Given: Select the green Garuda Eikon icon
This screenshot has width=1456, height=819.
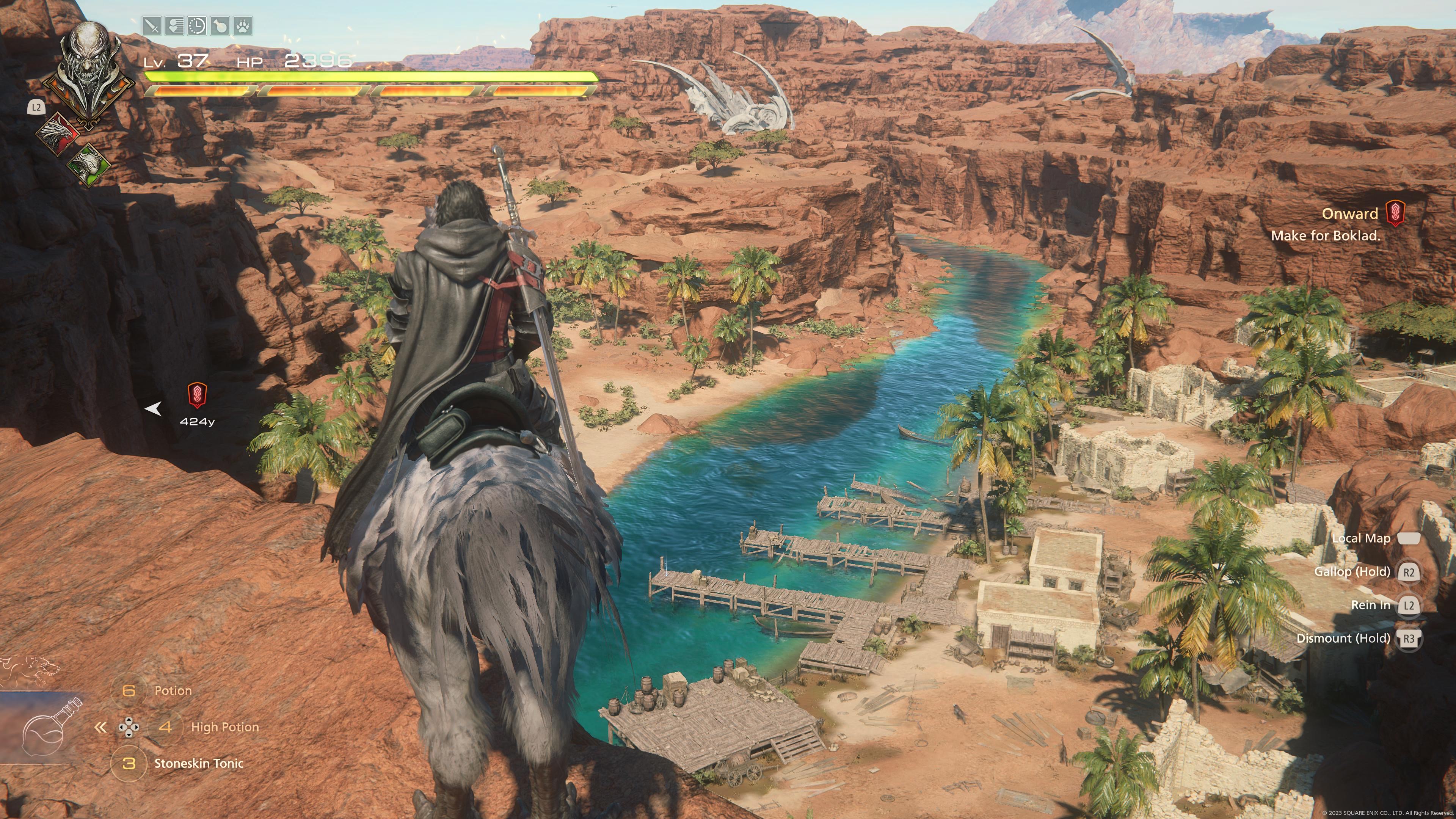Looking at the screenshot, I should point(89,165).
